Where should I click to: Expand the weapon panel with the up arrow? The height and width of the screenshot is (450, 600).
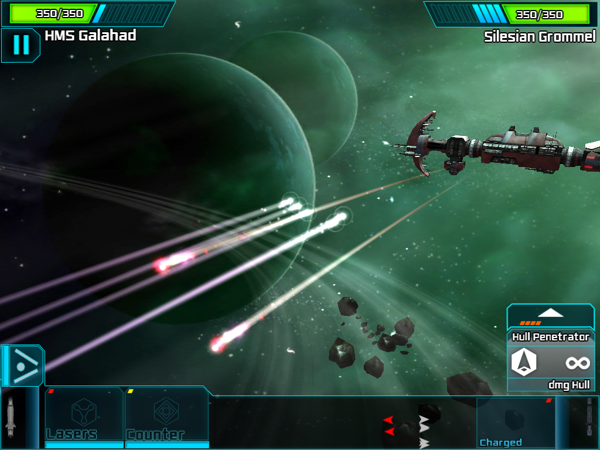(x=551, y=314)
